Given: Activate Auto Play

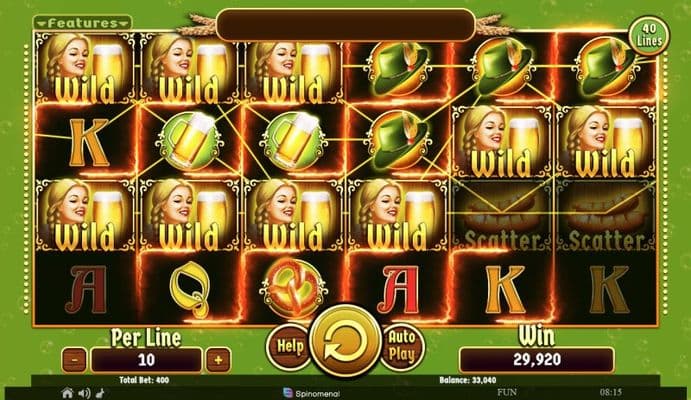Looking at the screenshot, I should tap(403, 346).
